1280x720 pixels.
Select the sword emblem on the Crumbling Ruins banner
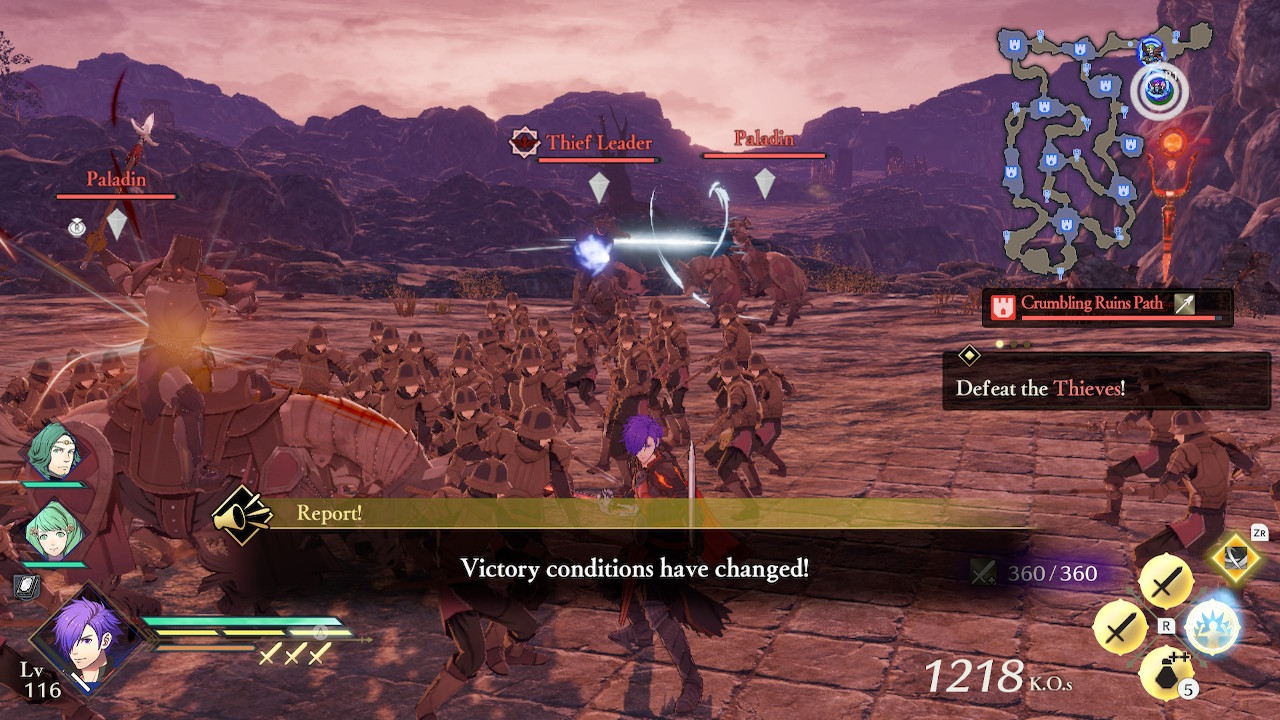pyautogui.click(x=1185, y=304)
